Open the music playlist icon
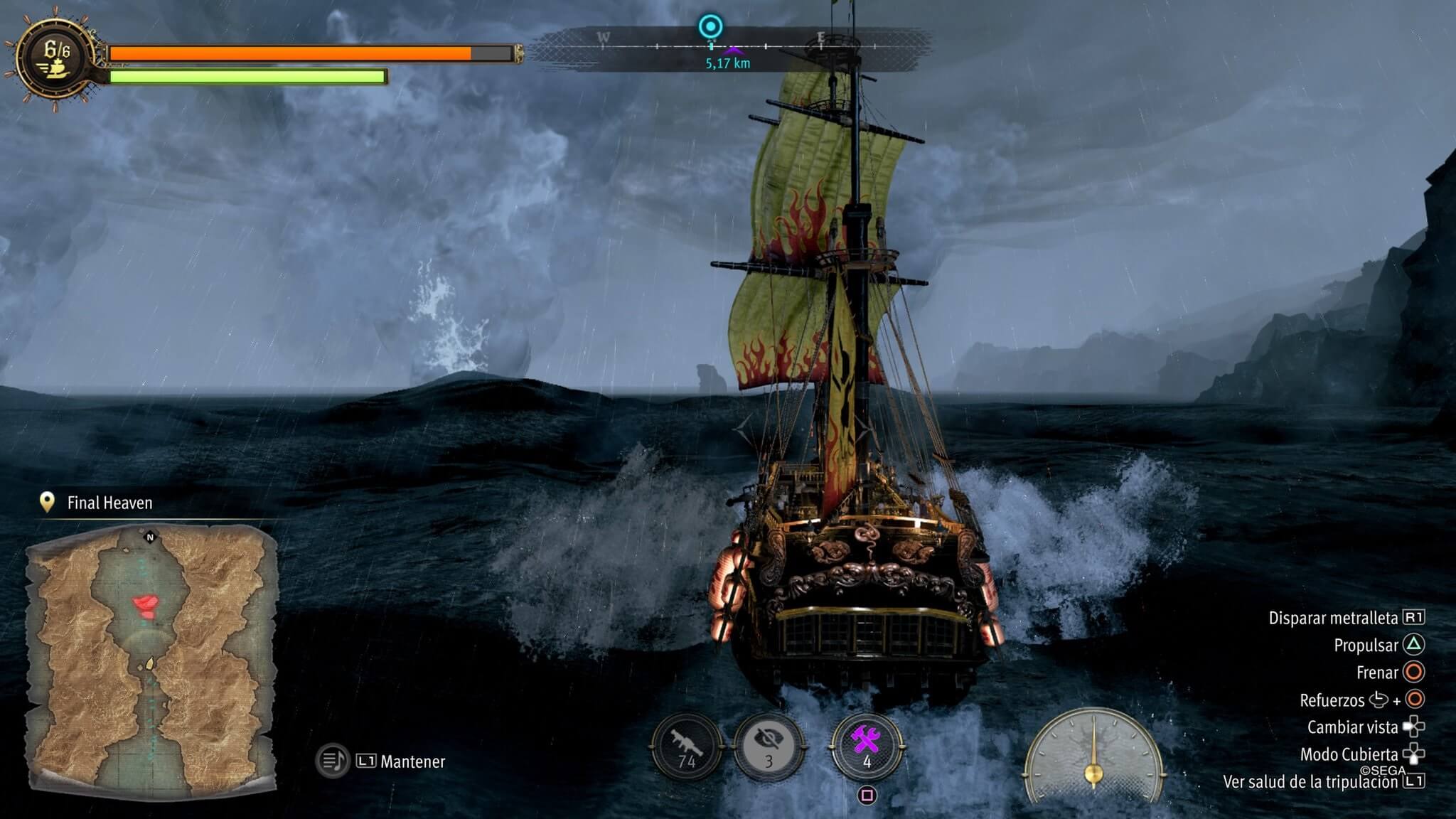The height and width of the screenshot is (819, 1456). (332, 761)
